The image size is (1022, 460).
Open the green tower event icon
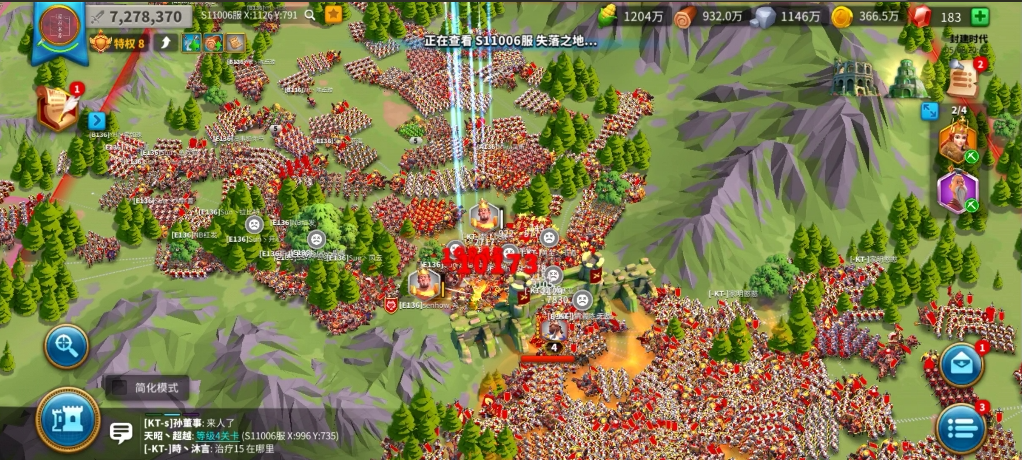point(907,78)
